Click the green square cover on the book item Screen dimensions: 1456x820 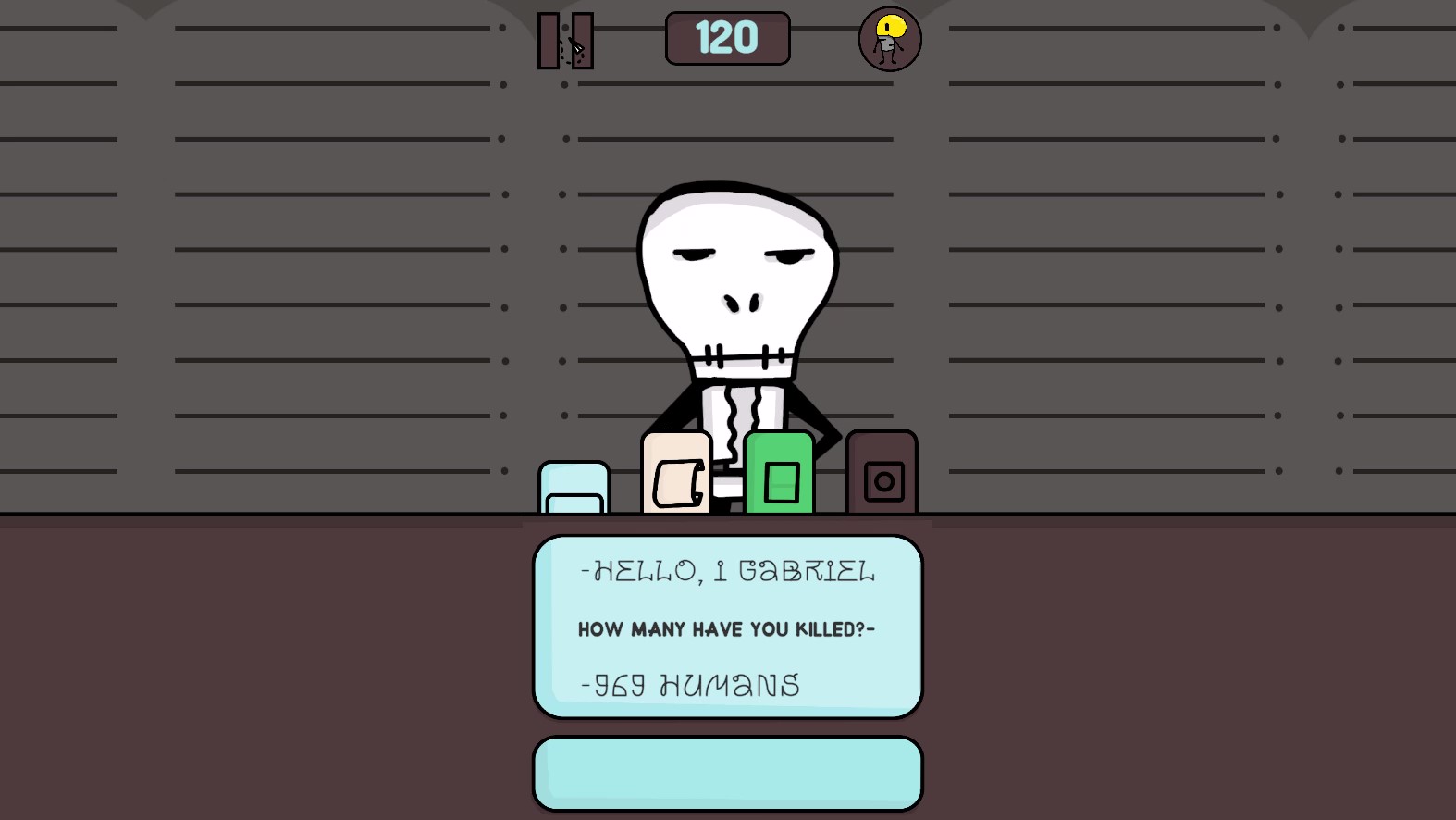point(783,480)
